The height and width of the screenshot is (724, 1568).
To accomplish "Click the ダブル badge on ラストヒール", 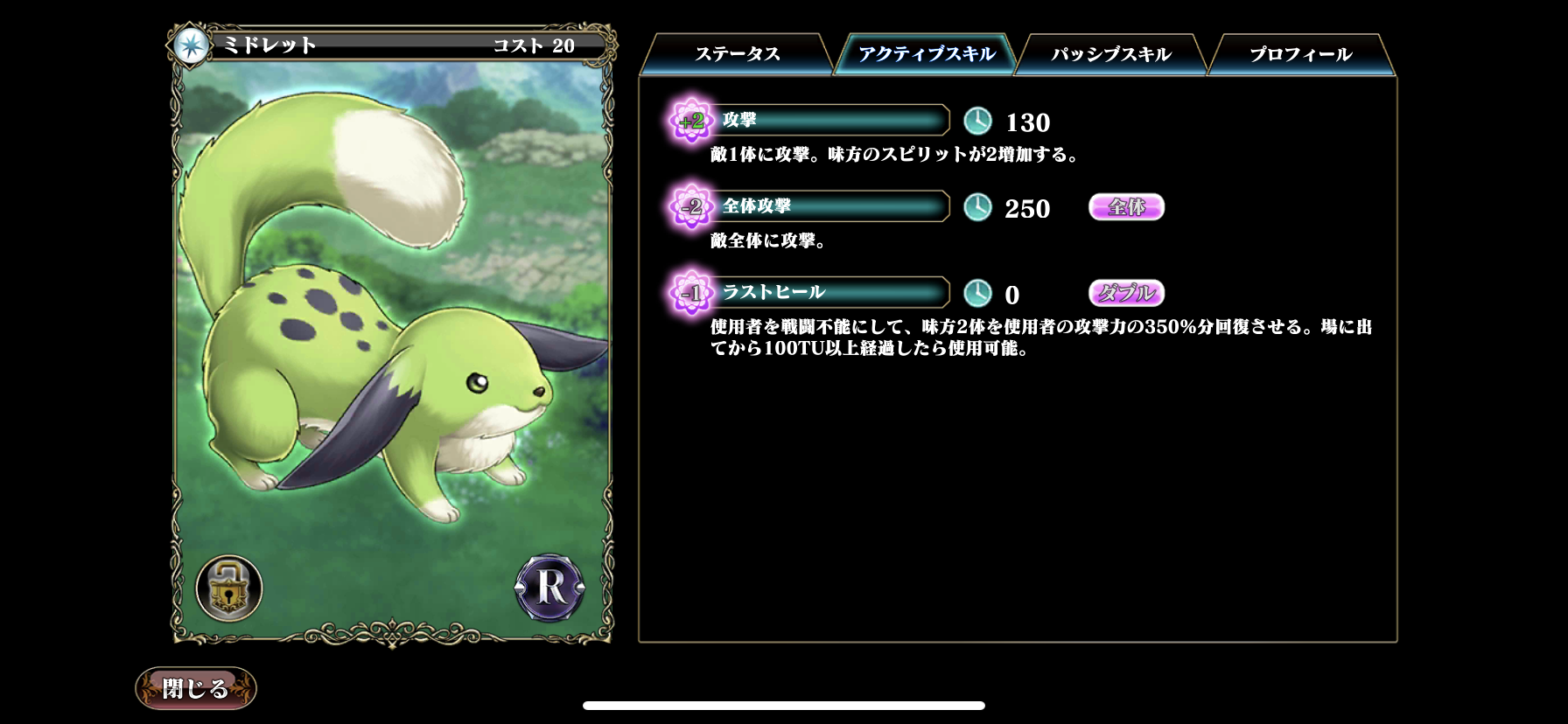I will (1125, 292).
